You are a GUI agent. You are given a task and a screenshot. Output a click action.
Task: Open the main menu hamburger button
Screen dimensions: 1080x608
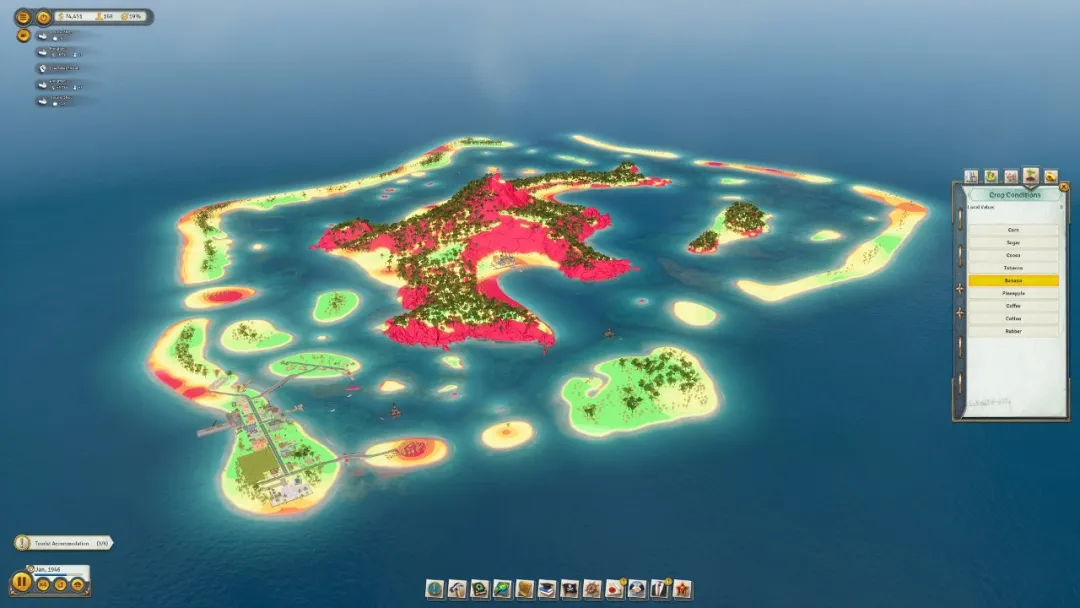[x=22, y=17]
